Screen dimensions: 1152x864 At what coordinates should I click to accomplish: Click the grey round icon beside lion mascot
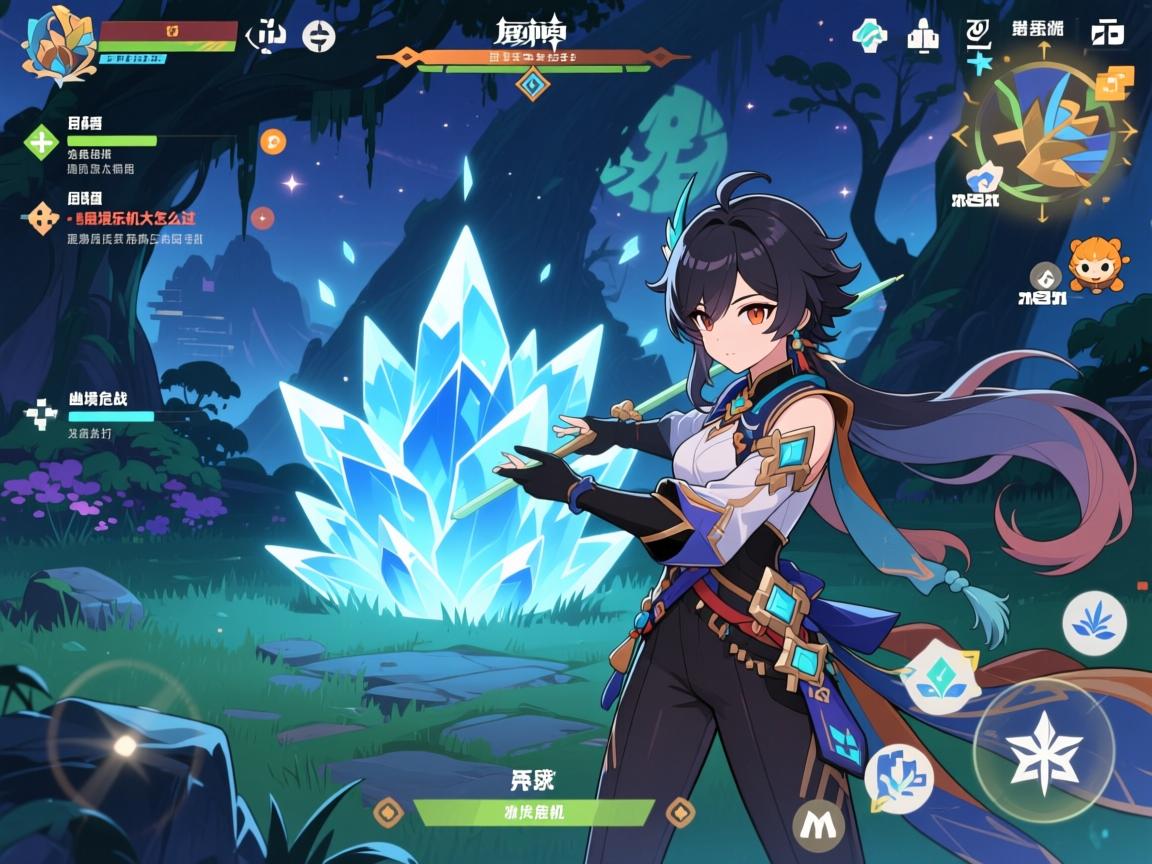tap(1045, 275)
